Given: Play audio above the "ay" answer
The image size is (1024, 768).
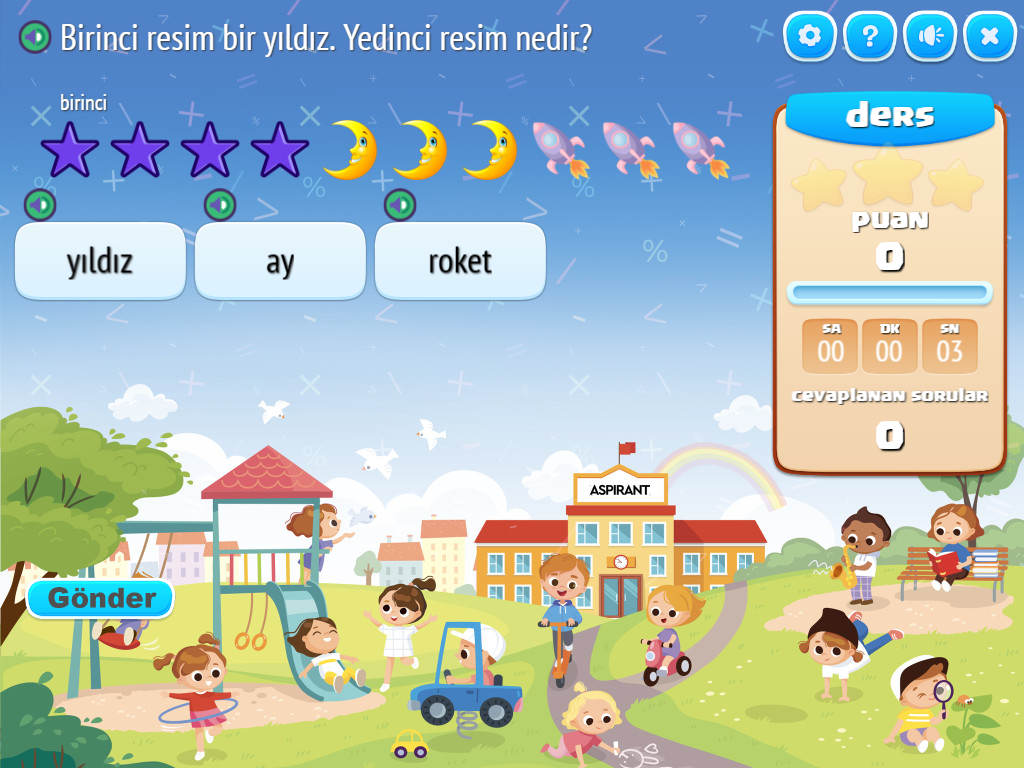Looking at the screenshot, I should click(x=220, y=205).
